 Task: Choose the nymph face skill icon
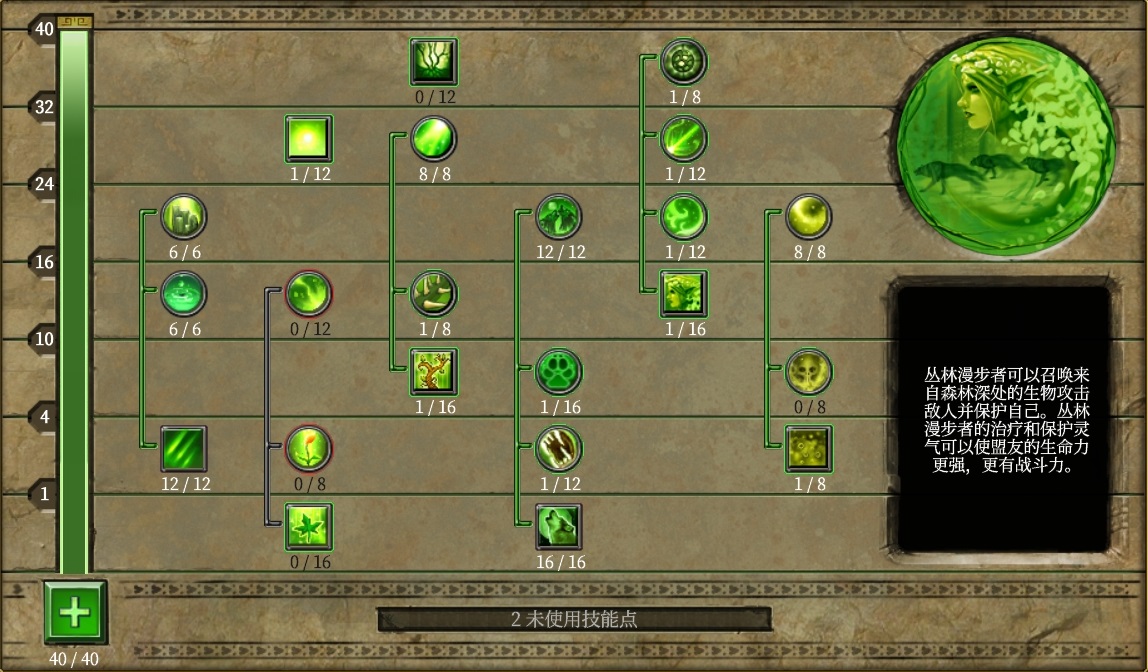684,294
